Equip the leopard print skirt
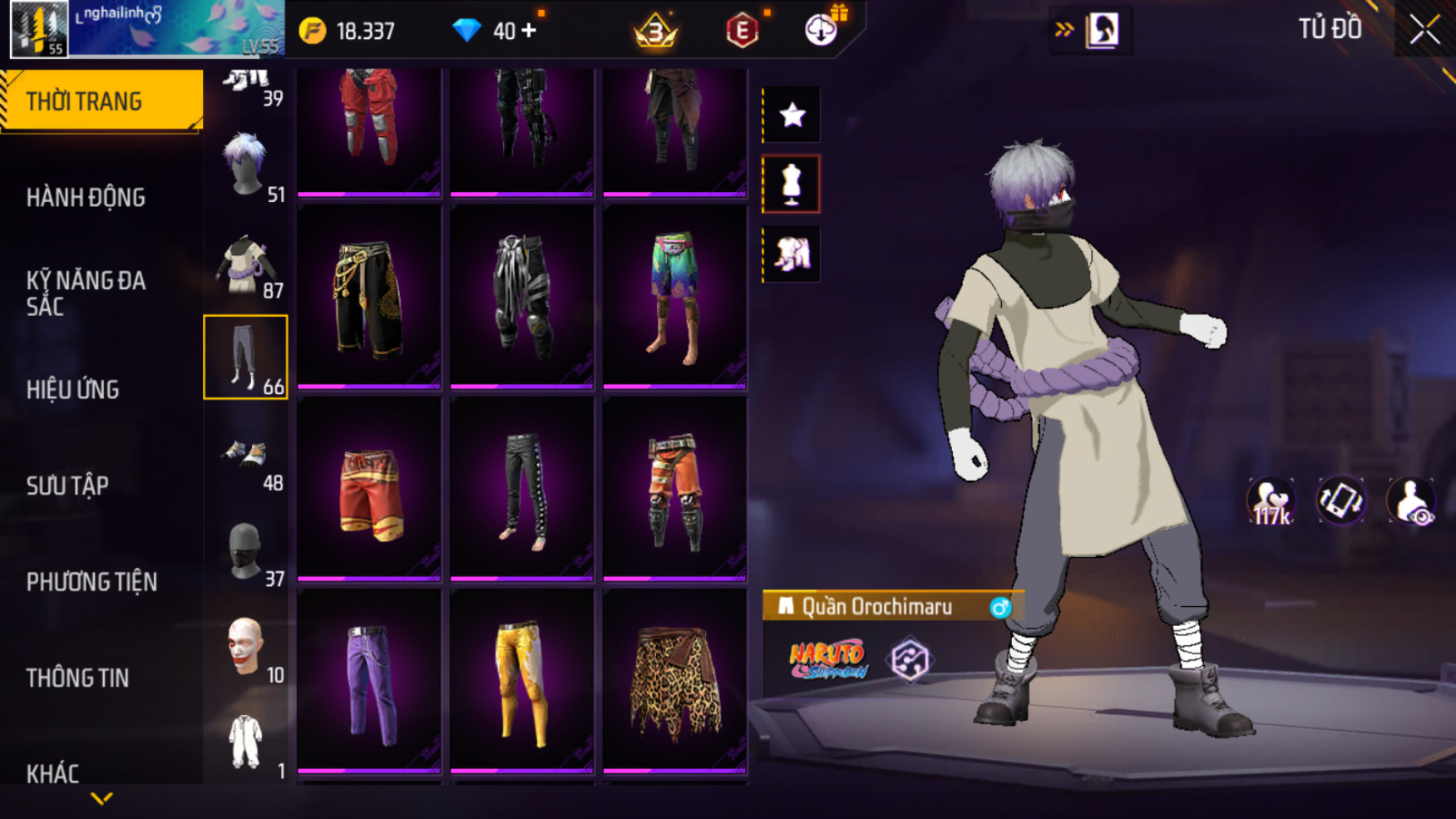Viewport: 1456px width, 819px height. point(674,680)
